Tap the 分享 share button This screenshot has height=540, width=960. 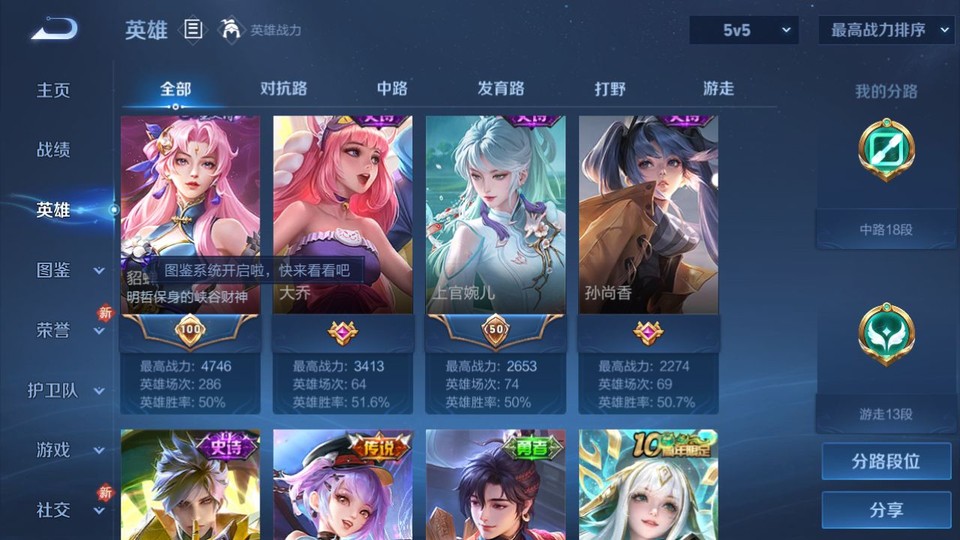886,510
